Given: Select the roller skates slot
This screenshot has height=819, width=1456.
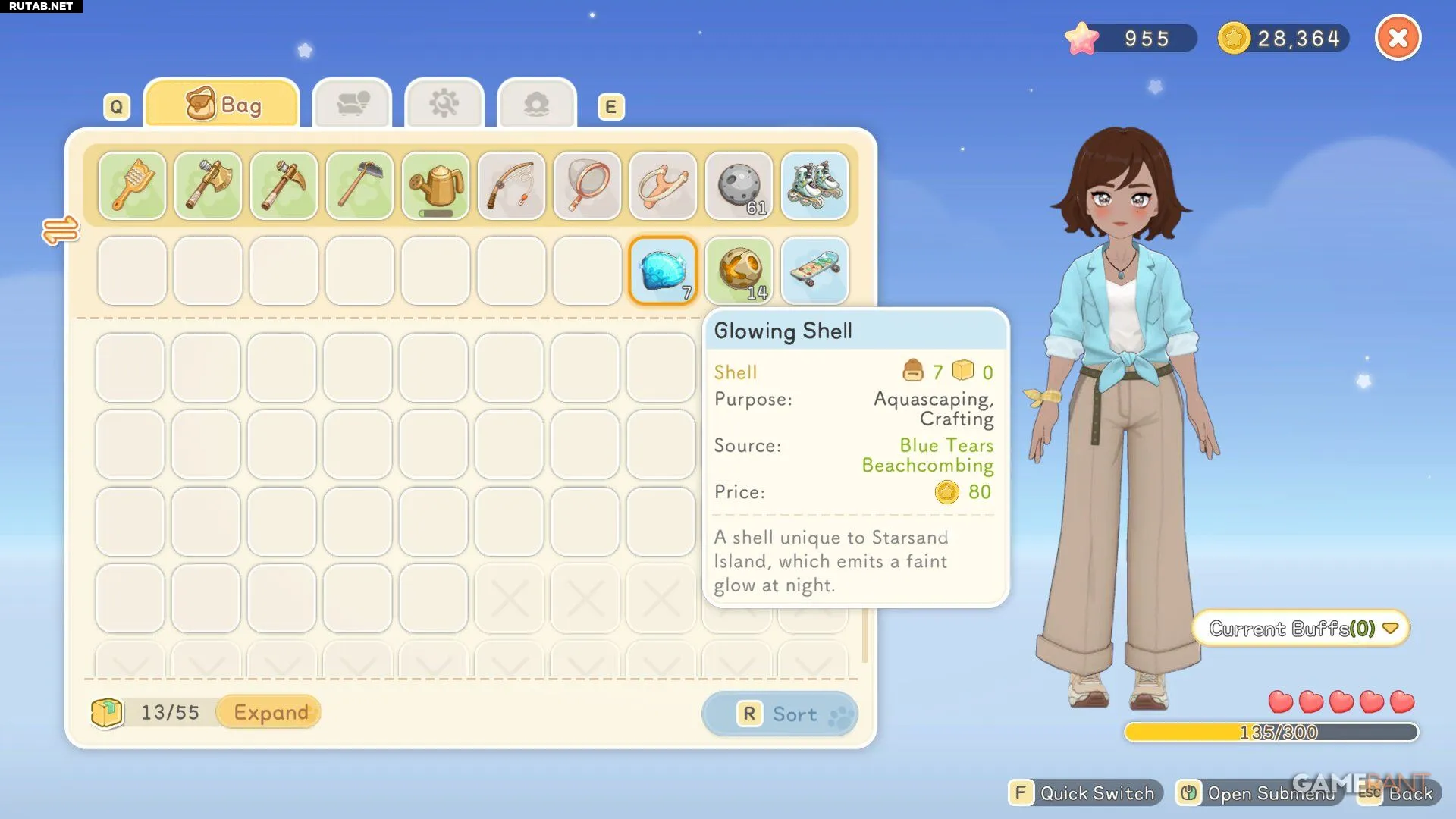Looking at the screenshot, I should 814,186.
